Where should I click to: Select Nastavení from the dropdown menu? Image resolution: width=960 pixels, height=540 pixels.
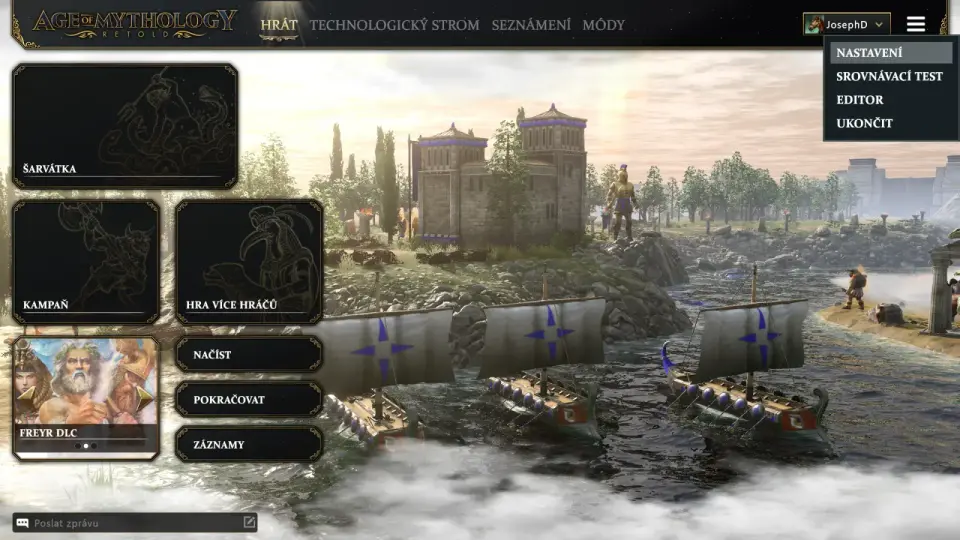[x=869, y=53]
